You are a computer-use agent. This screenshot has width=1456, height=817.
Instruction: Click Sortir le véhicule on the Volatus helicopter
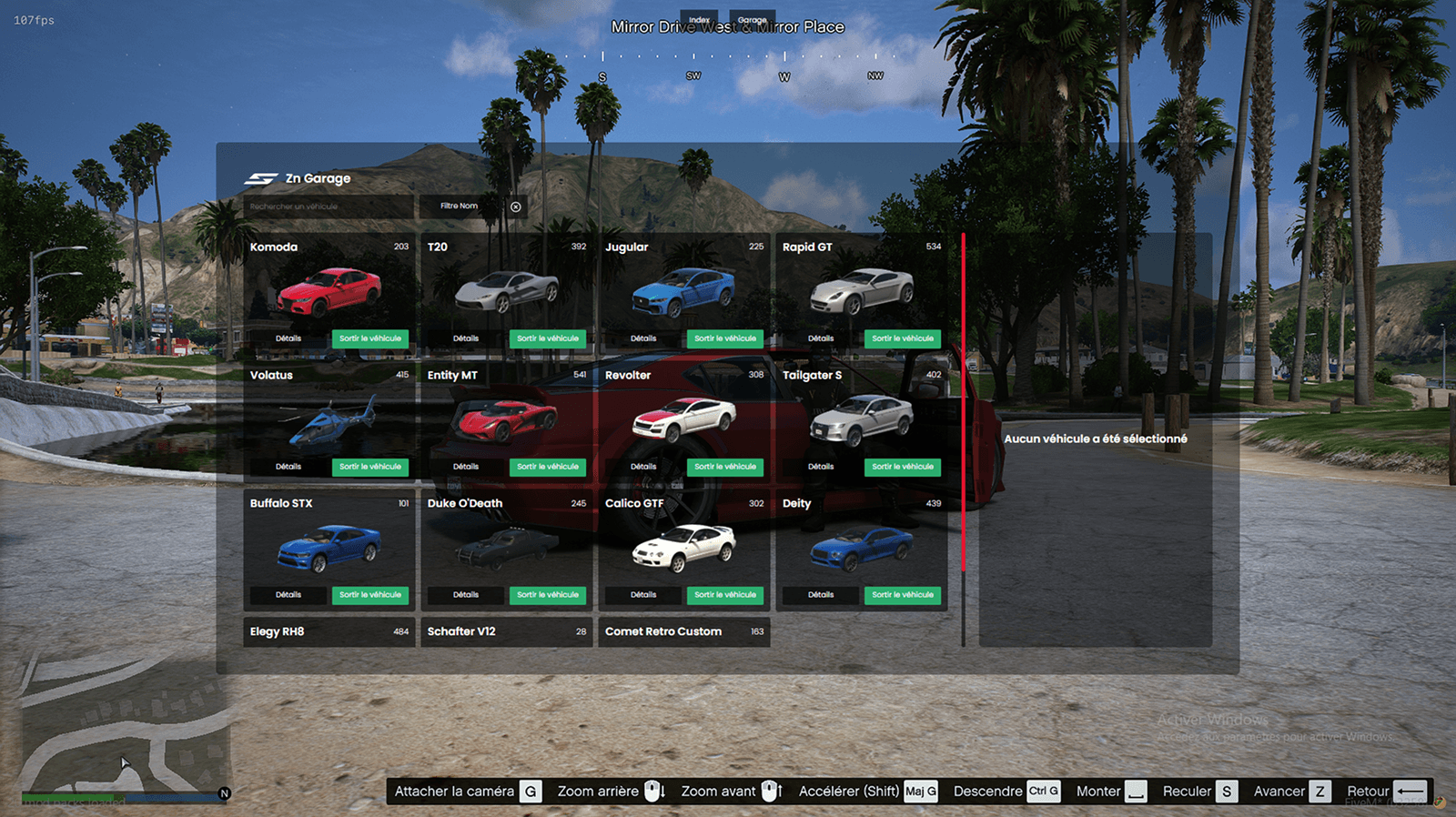click(371, 466)
